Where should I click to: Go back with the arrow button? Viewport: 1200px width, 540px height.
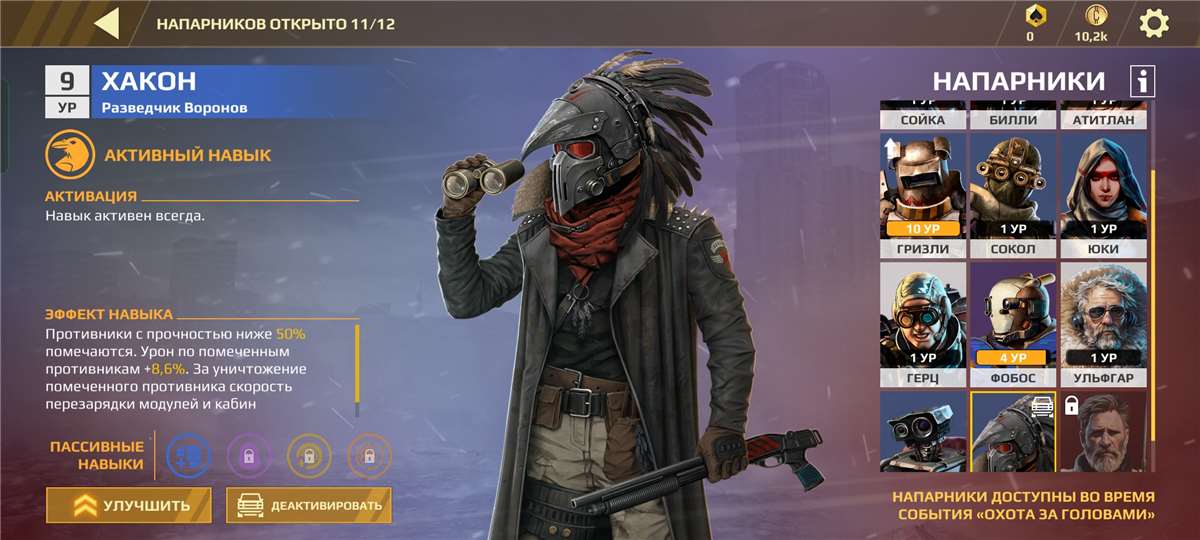click(x=107, y=23)
